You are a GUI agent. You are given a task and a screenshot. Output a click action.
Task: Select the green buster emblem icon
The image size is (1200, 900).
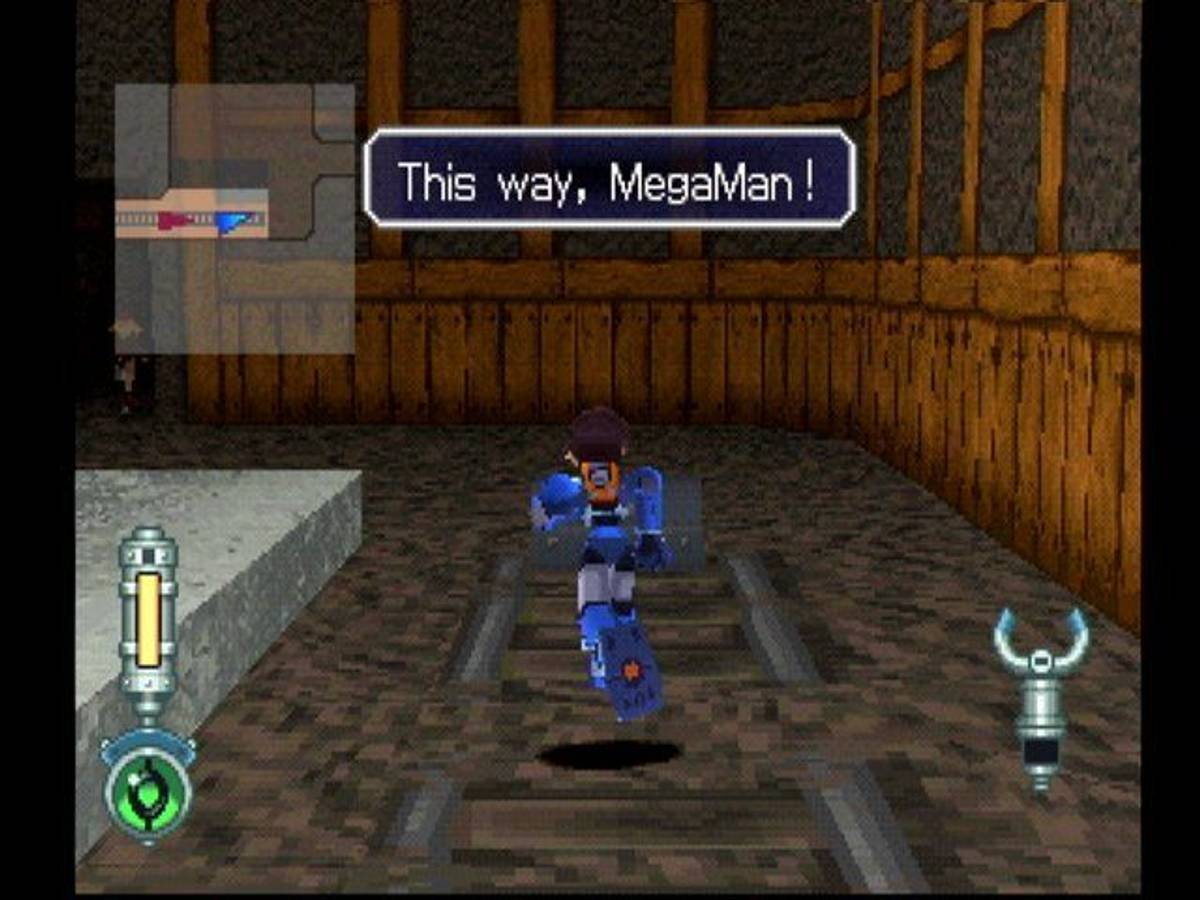(148, 795)
